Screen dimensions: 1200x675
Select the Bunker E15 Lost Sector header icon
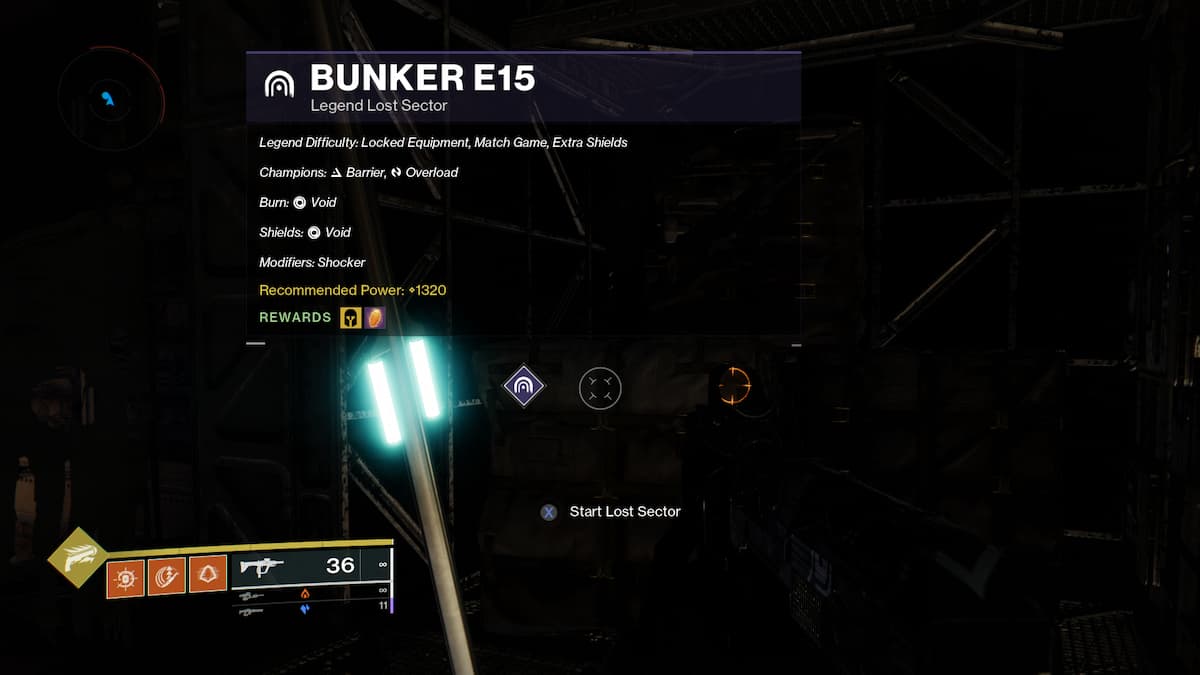click(x=279, y=84)
